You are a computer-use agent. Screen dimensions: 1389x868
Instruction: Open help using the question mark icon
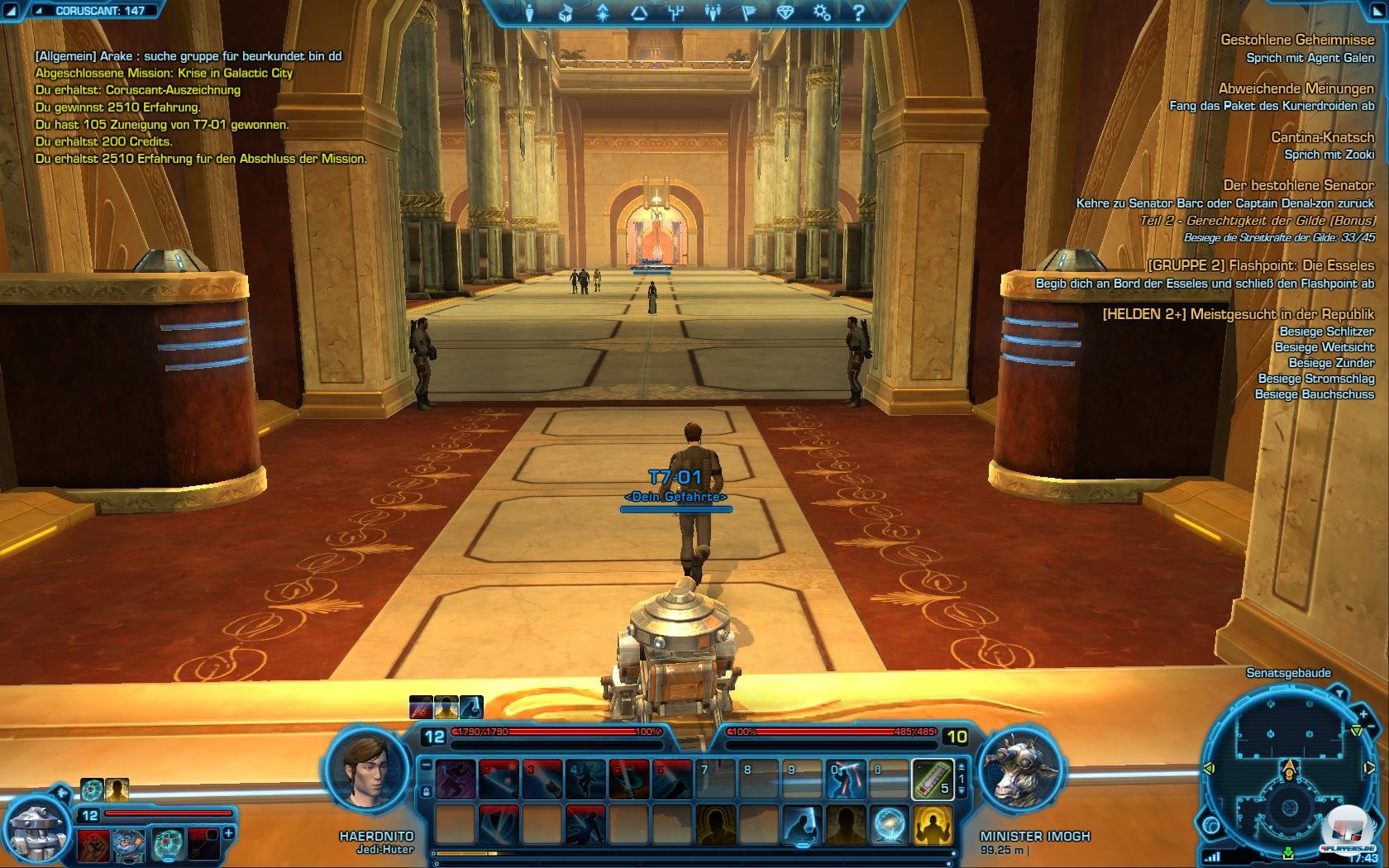point(861,13)
